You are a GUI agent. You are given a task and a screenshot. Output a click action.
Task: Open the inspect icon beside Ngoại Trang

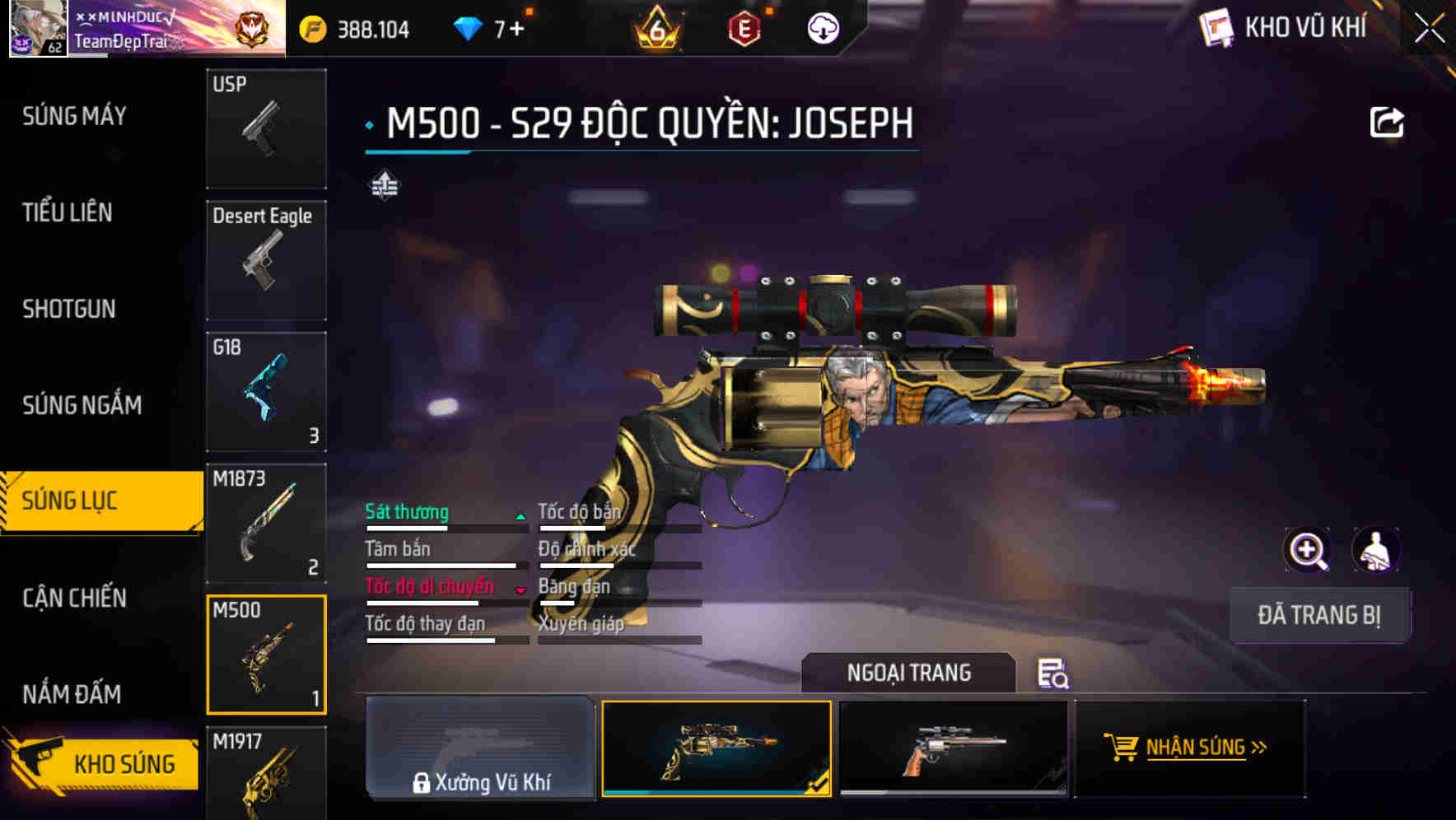tap(1052, 675)
